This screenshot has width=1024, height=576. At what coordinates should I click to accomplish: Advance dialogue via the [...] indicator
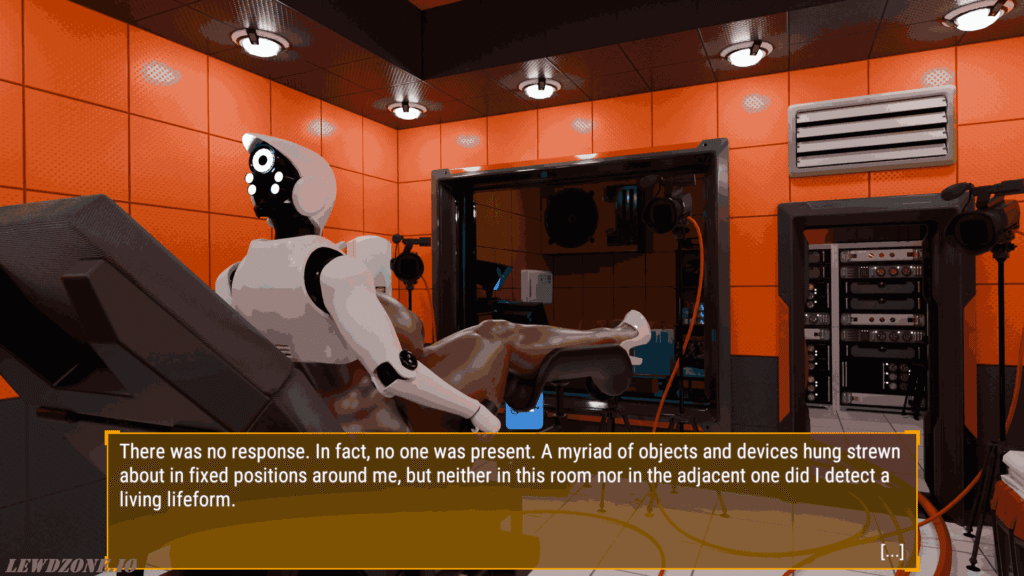click(x=891, y=551)
